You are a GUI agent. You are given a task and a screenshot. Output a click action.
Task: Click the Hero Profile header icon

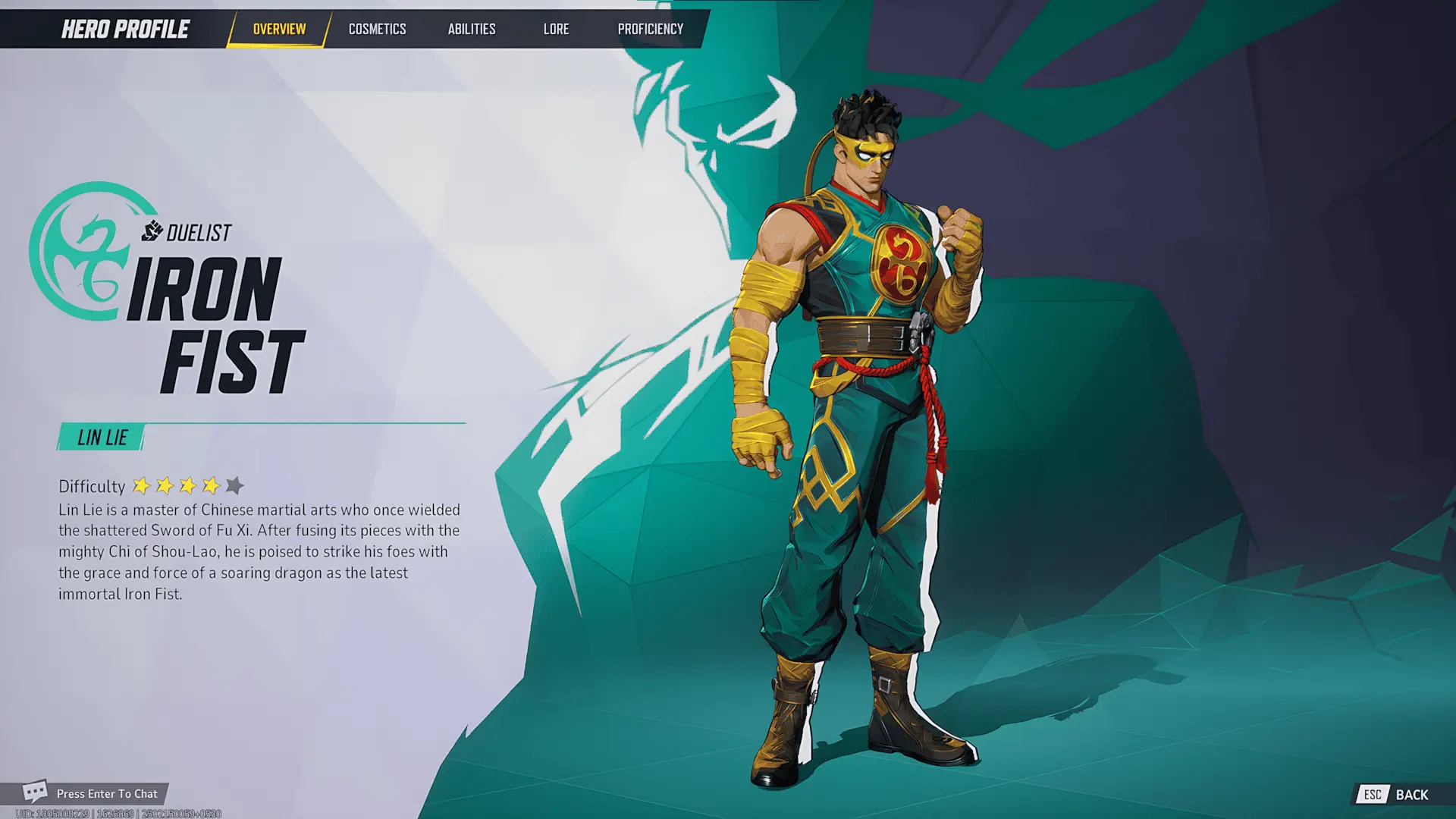[x=125, y=29]
